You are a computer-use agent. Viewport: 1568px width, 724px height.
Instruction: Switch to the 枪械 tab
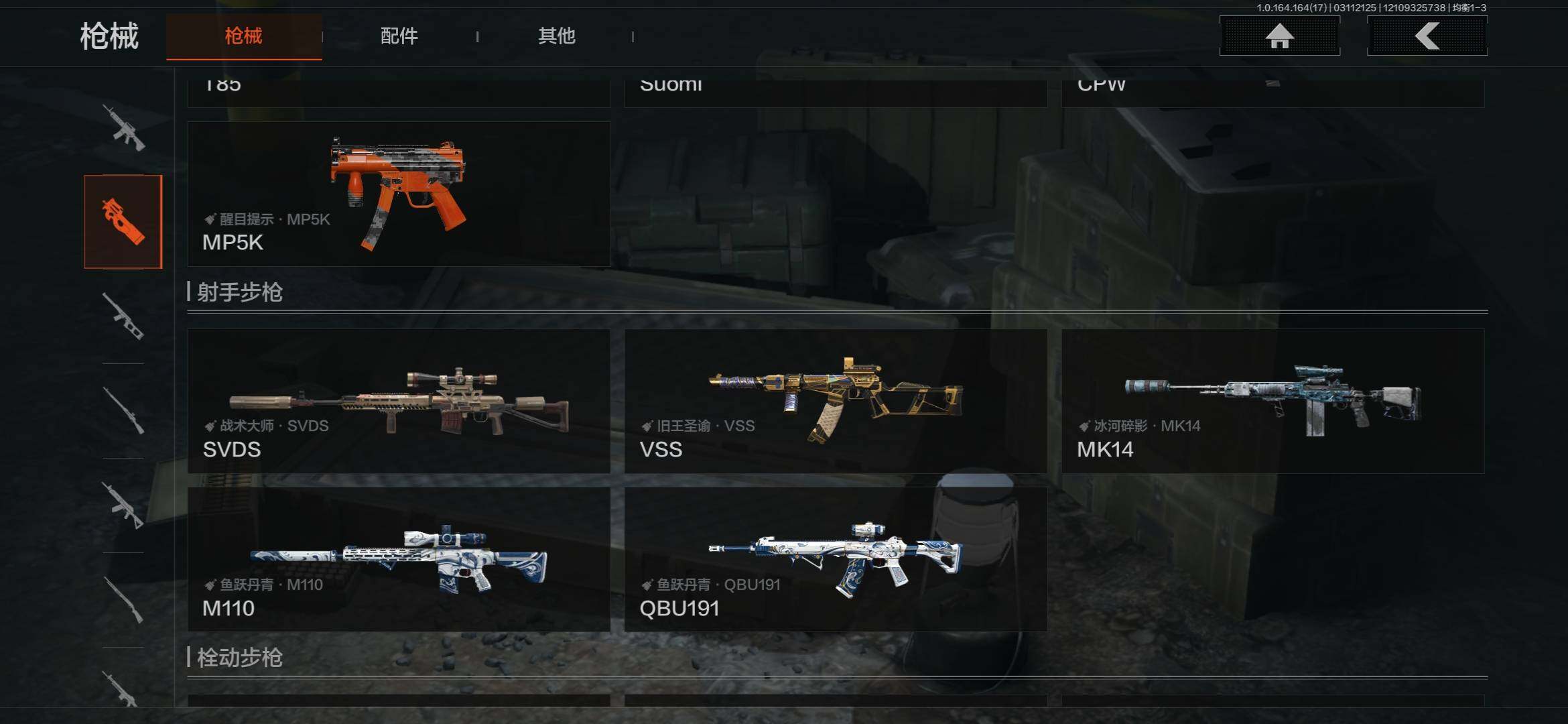click(x=244, y=36)
